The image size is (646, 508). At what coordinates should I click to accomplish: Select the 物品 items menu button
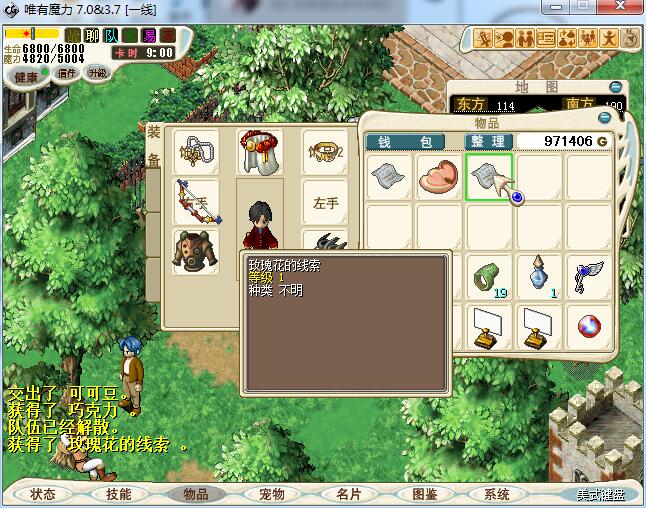pyautogui.click(x=196, y=494)
